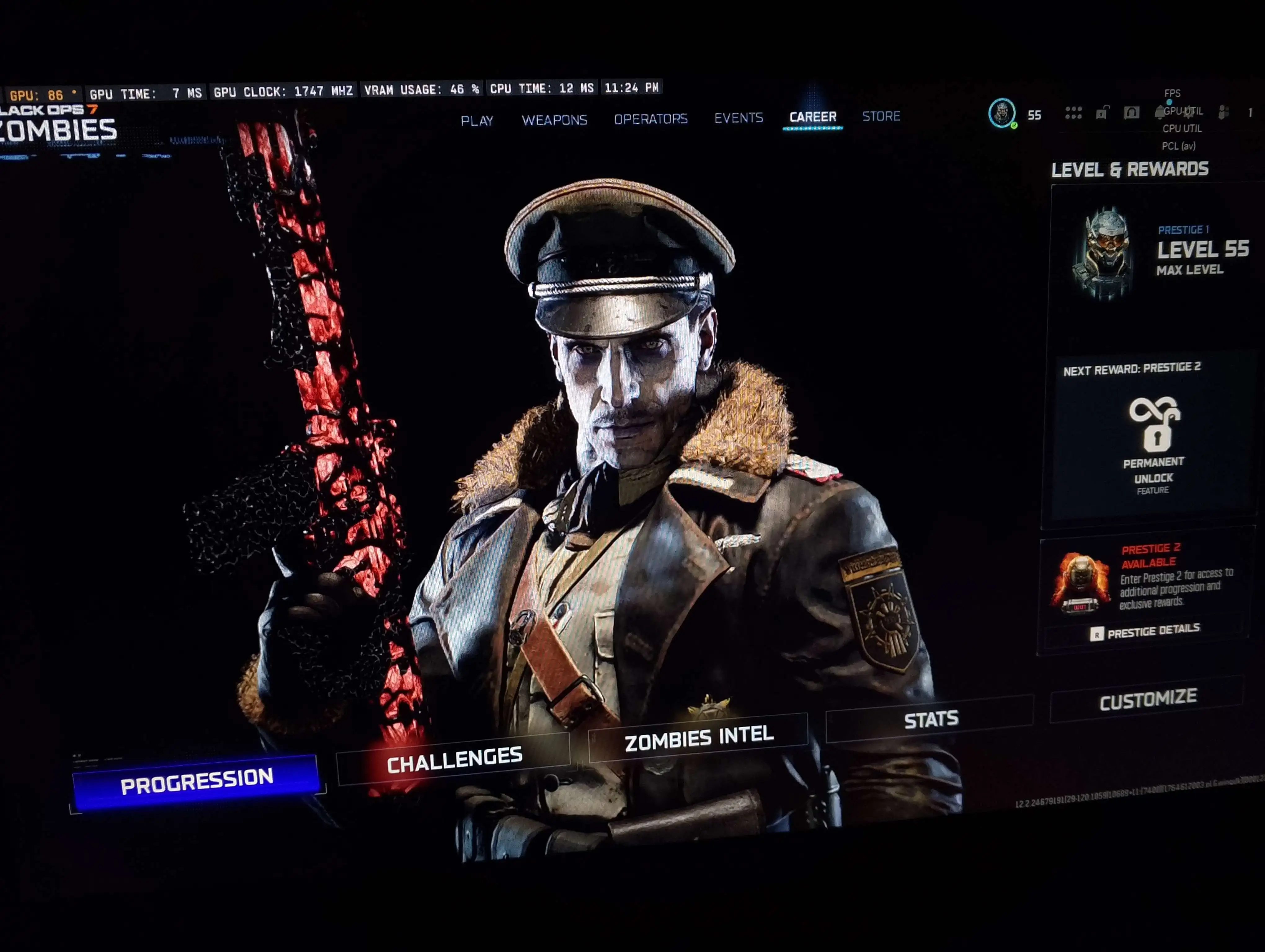Open the settings gear icon
The height and width of the screenshot is (952, 1265).
click(1189, 112)
